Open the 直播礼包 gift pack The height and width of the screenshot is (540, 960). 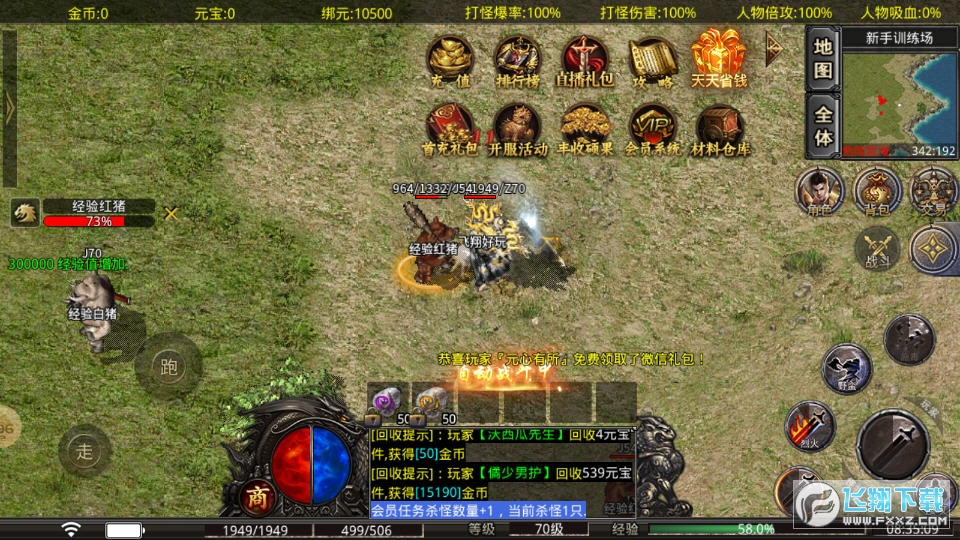click(x=584, y=60)
